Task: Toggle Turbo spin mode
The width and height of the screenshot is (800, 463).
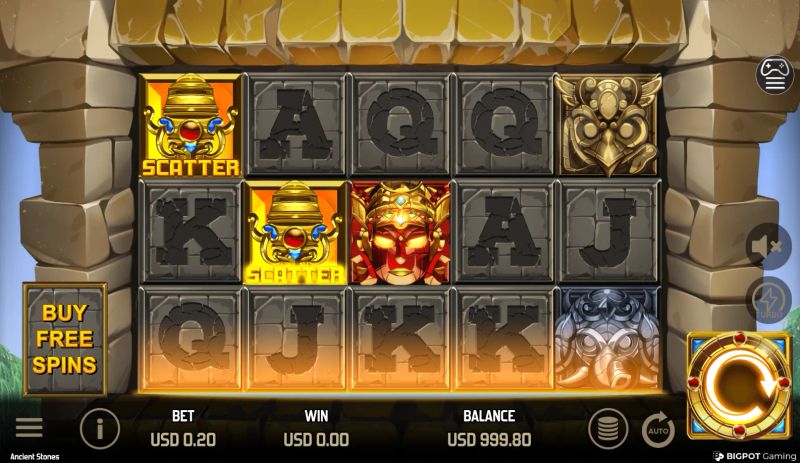Action: coord(768,300)
